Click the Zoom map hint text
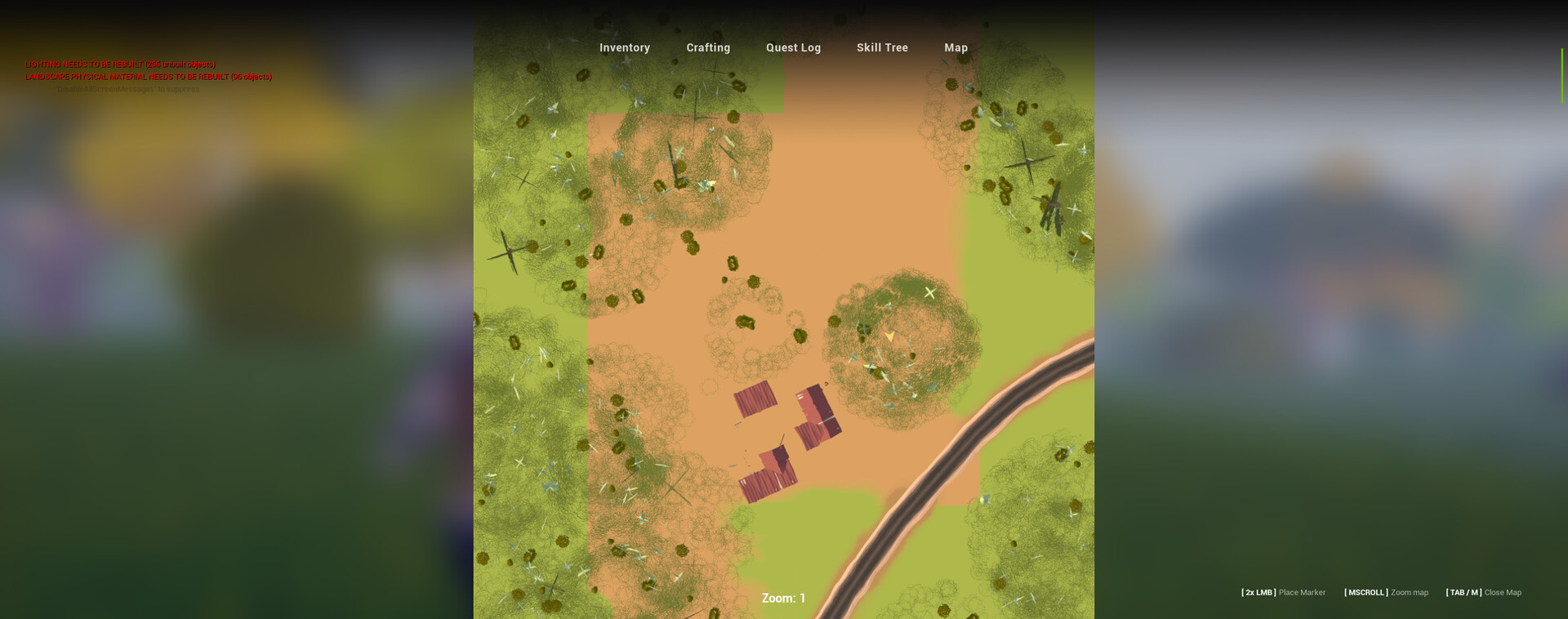Screen dimensions: 1568x619 click(x=1409, y=592)
